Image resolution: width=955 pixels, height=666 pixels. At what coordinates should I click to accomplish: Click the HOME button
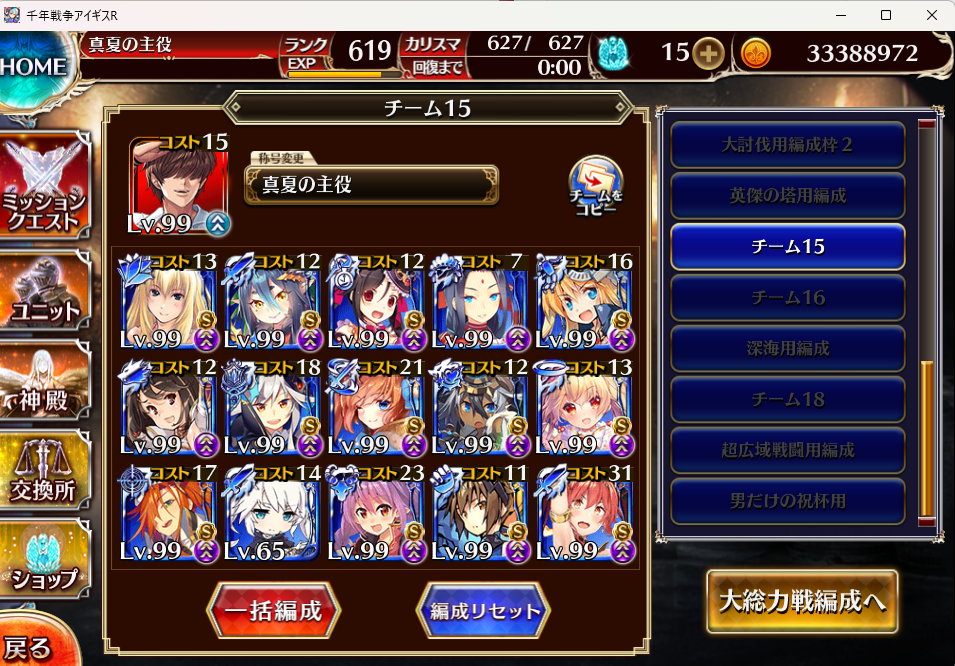point(35,68)
